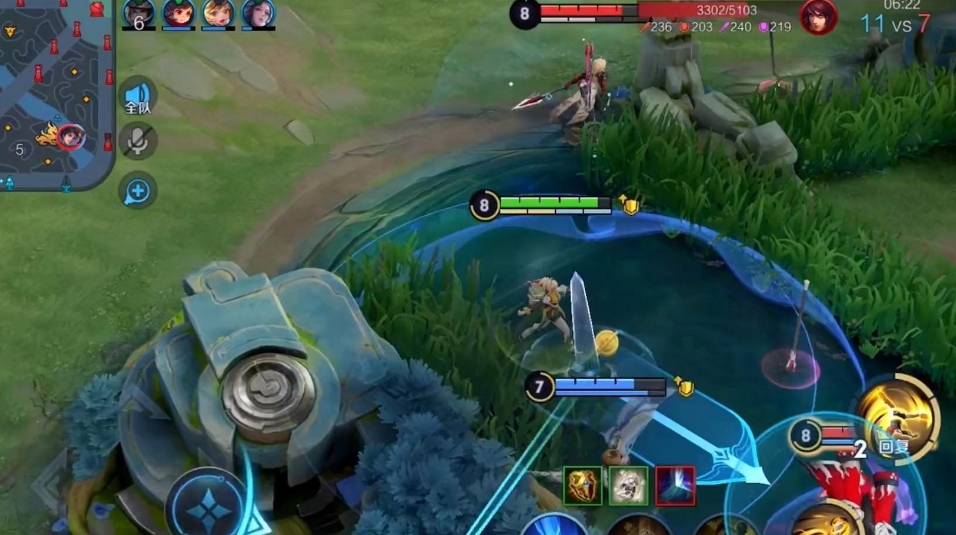The image size is (956, 535).
Task: Select the hat-wearing teammate portrait
Action: pyautogui.click(x=139, y=13)
